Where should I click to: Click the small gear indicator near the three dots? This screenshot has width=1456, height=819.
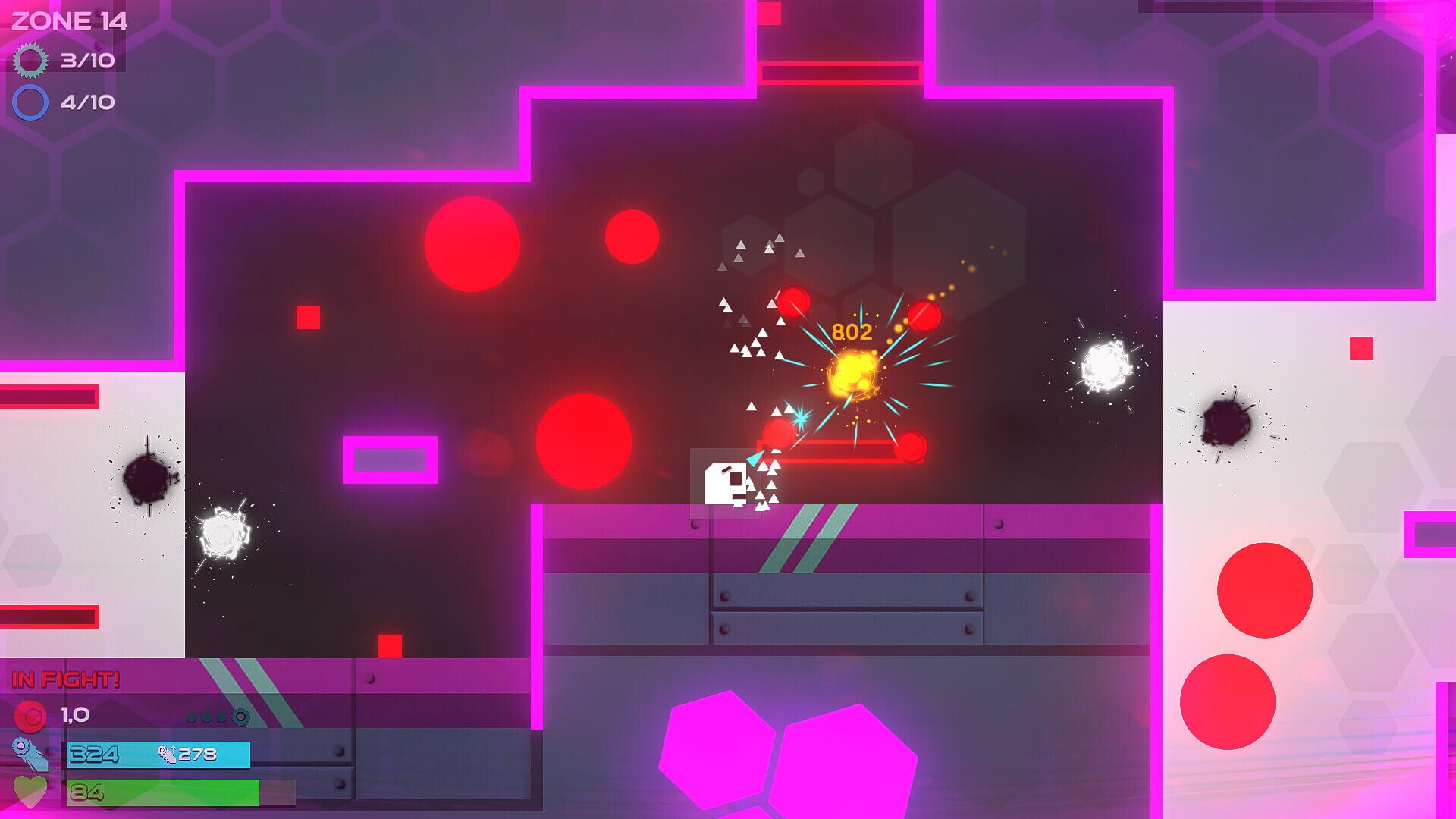point(240,717)
